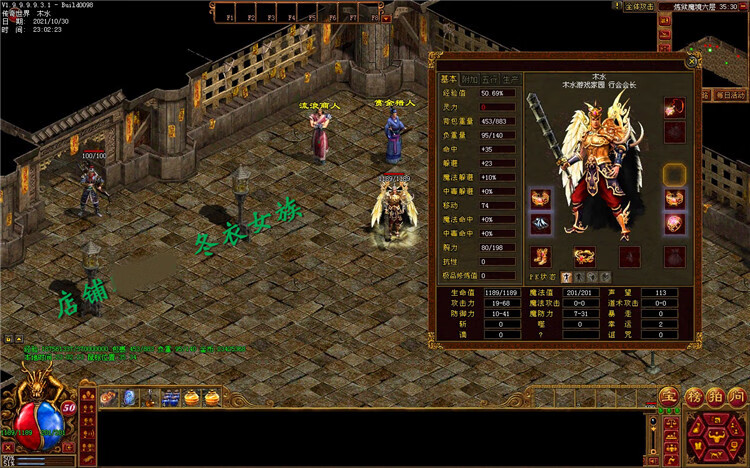This screenshot has width=750, height=468.
Task: Select the golden belt equipment slot
Action: (582, 257)
